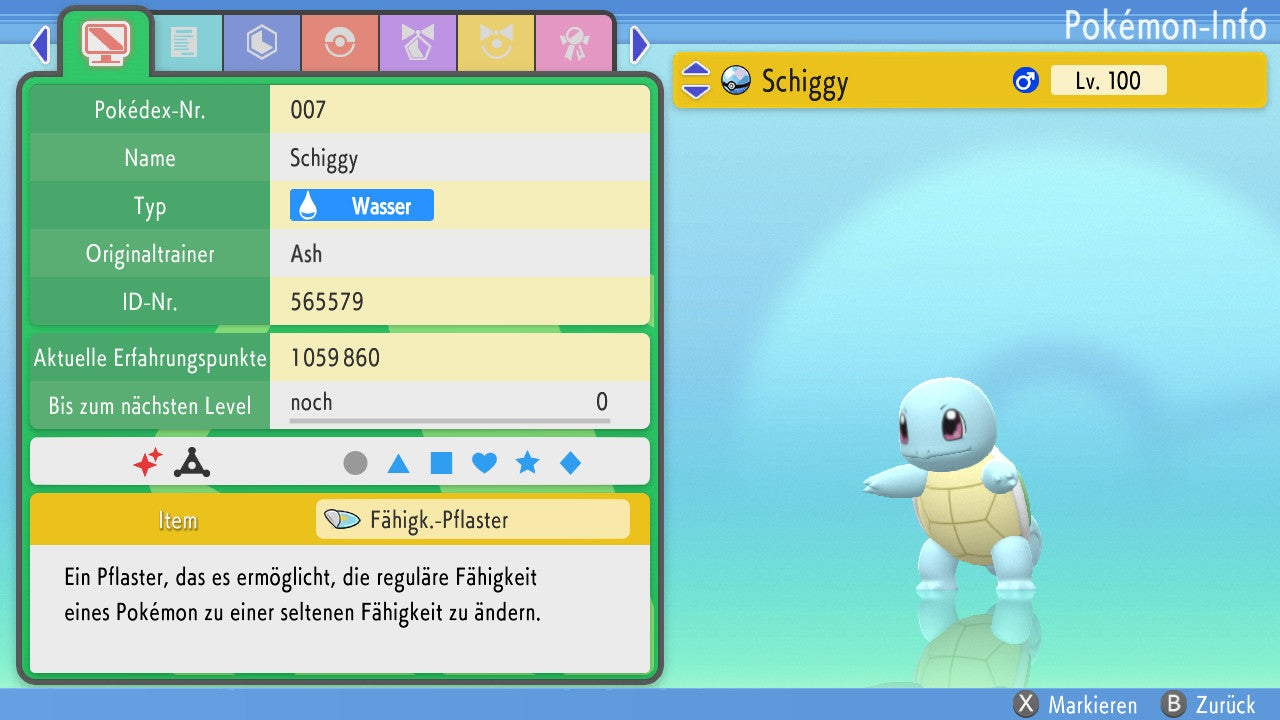Toggle the square marking
Viewport: 1280px width, 720px height.
(441, 463)
